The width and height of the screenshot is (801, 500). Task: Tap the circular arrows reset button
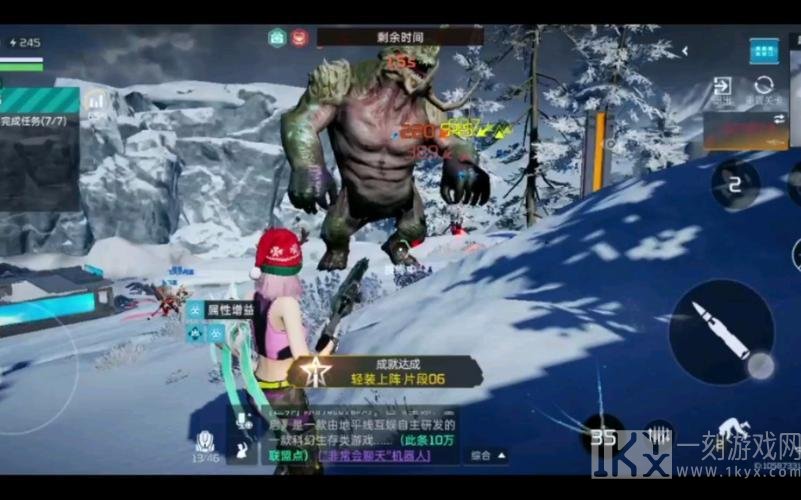(x=765, y=87)
